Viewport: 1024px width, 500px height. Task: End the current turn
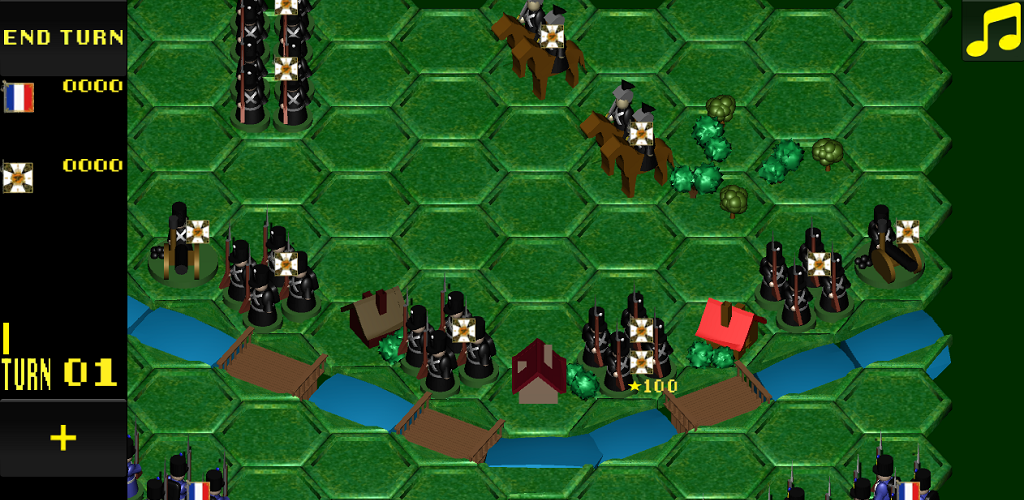coord(63,38)
